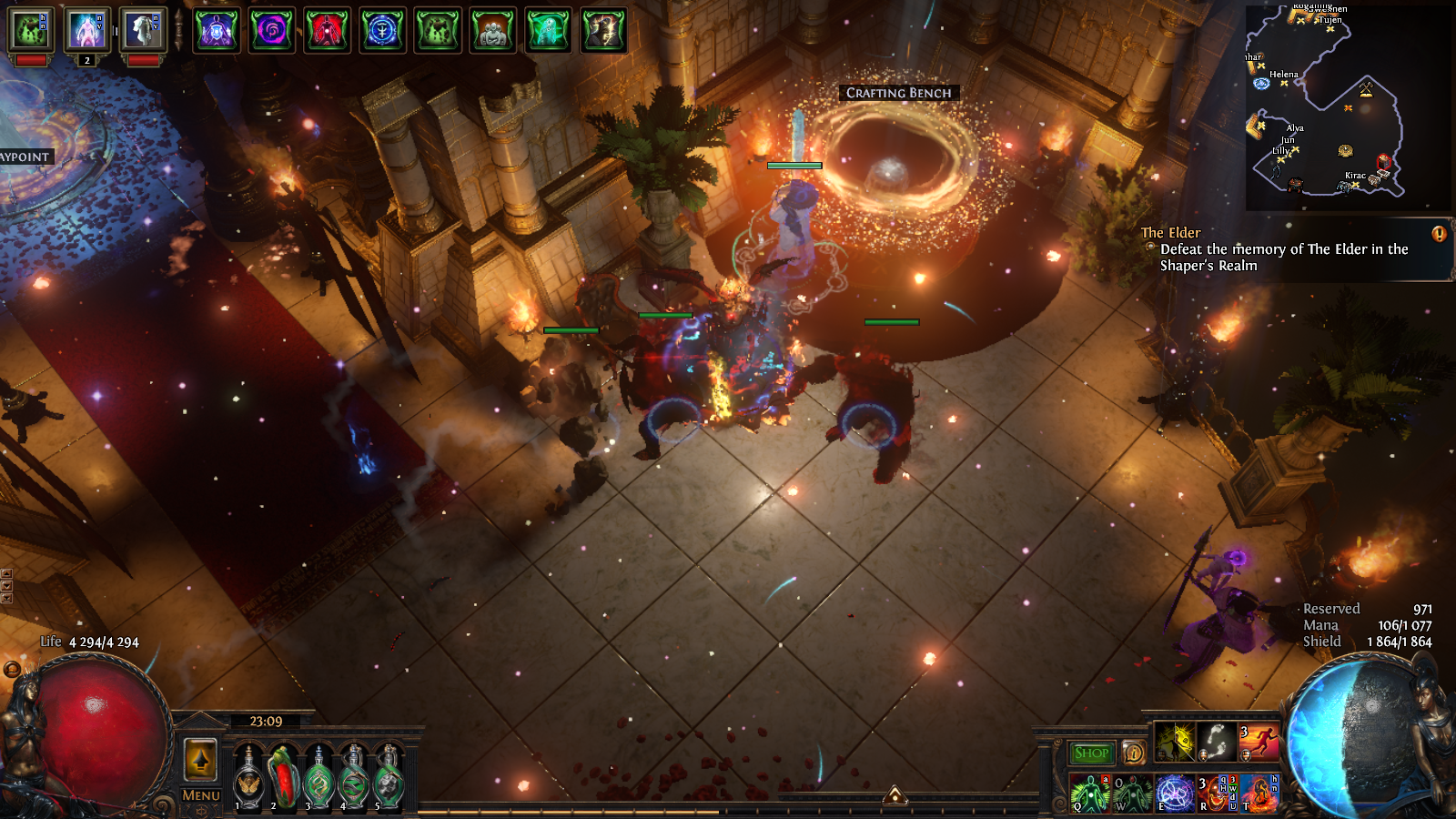Activate the W green figure skill

(x=1131, y=793)
